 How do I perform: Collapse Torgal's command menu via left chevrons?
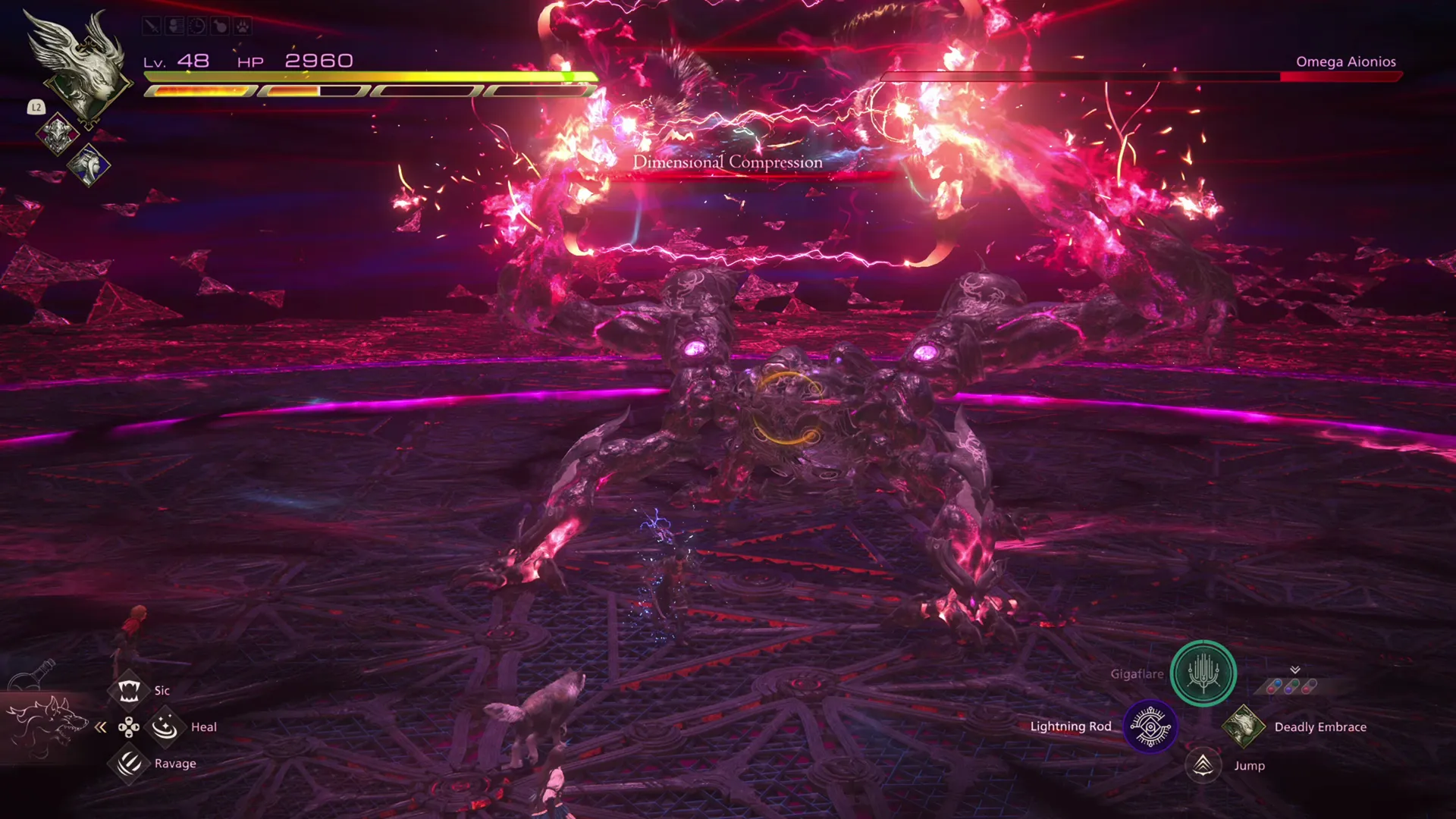(x=101, y=726)
